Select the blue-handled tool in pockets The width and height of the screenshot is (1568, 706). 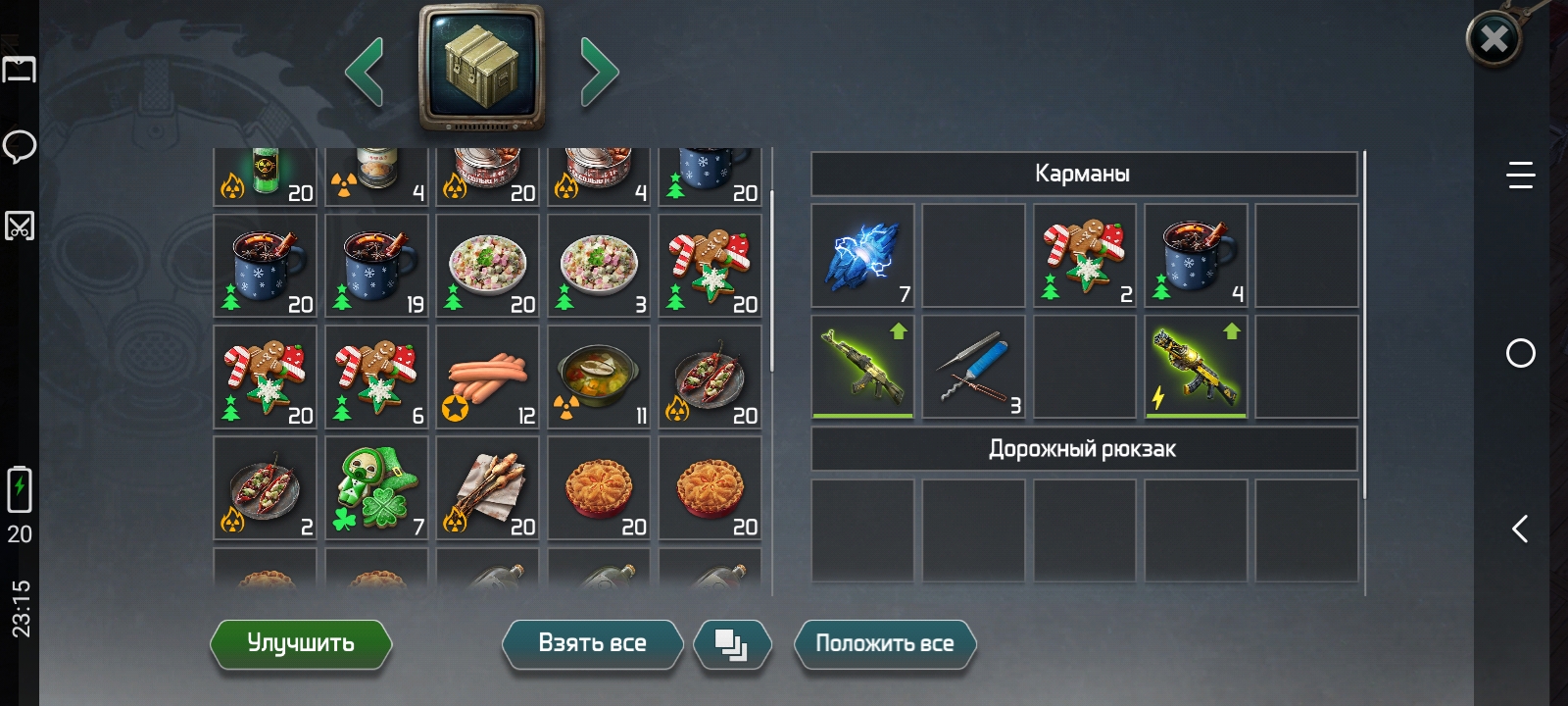(x=973, y=368)
